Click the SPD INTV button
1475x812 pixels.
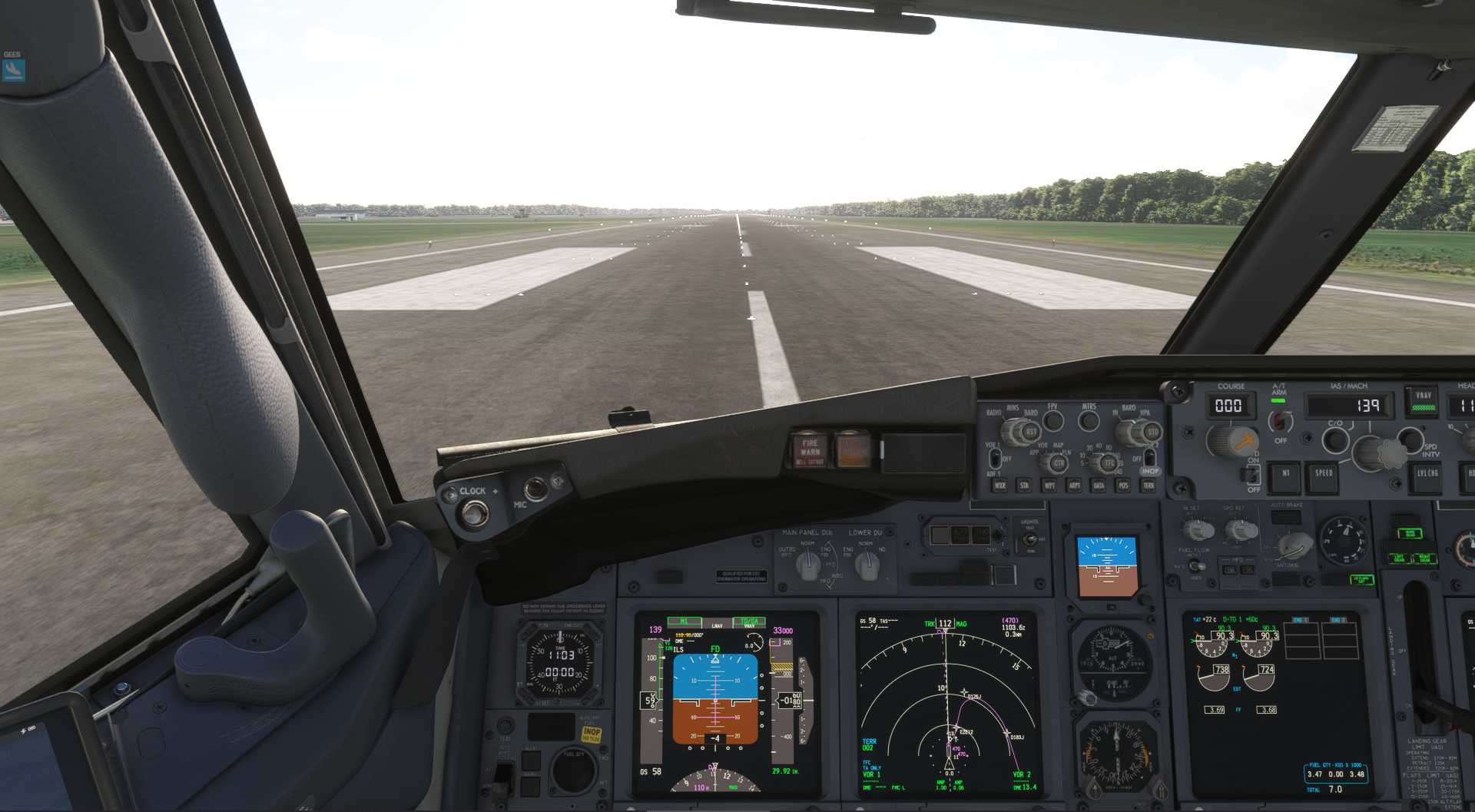tap(1410, 439)
